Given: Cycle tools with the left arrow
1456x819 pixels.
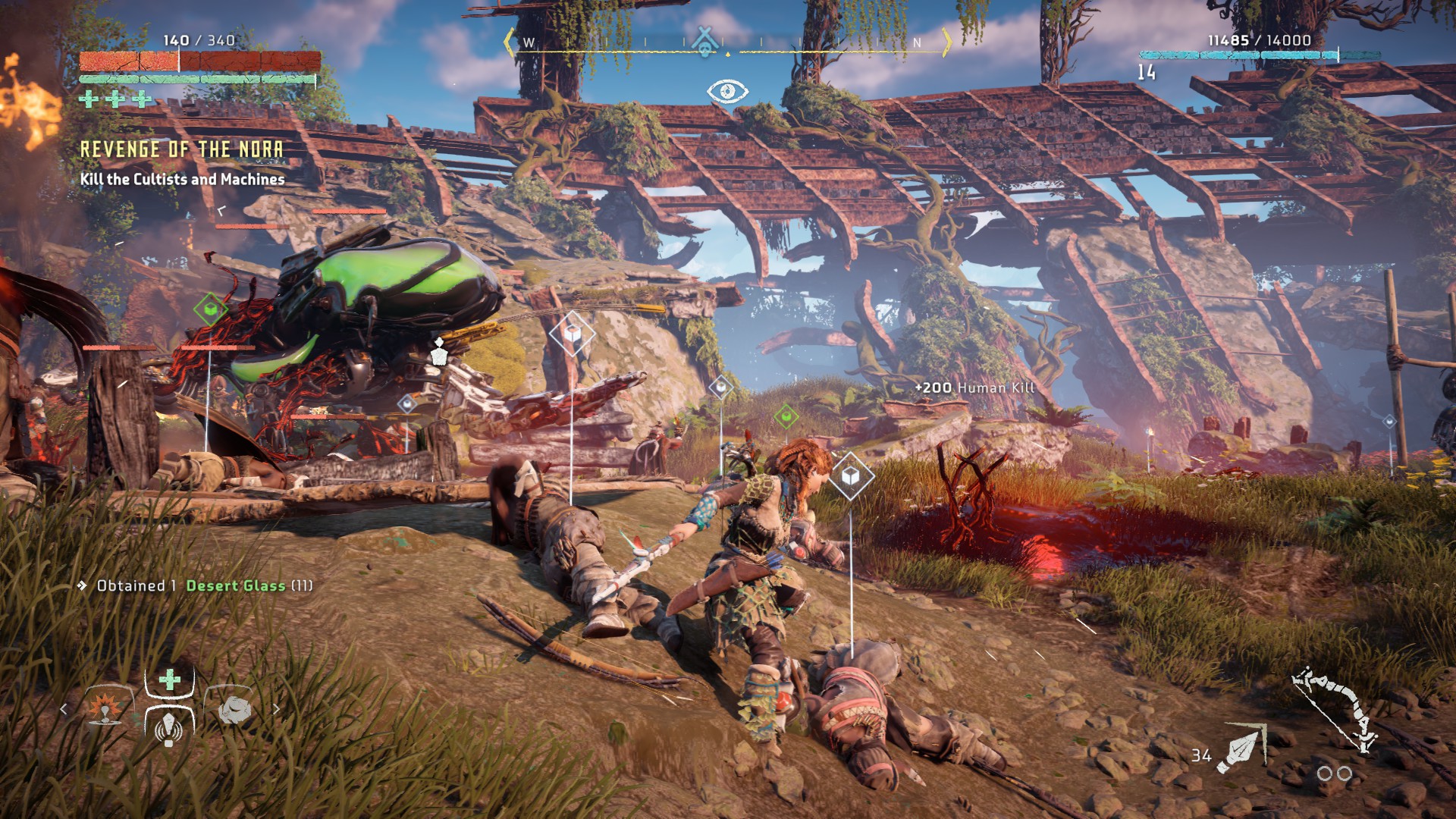Looking at the screenshot, I should click(x=64, y=709).
